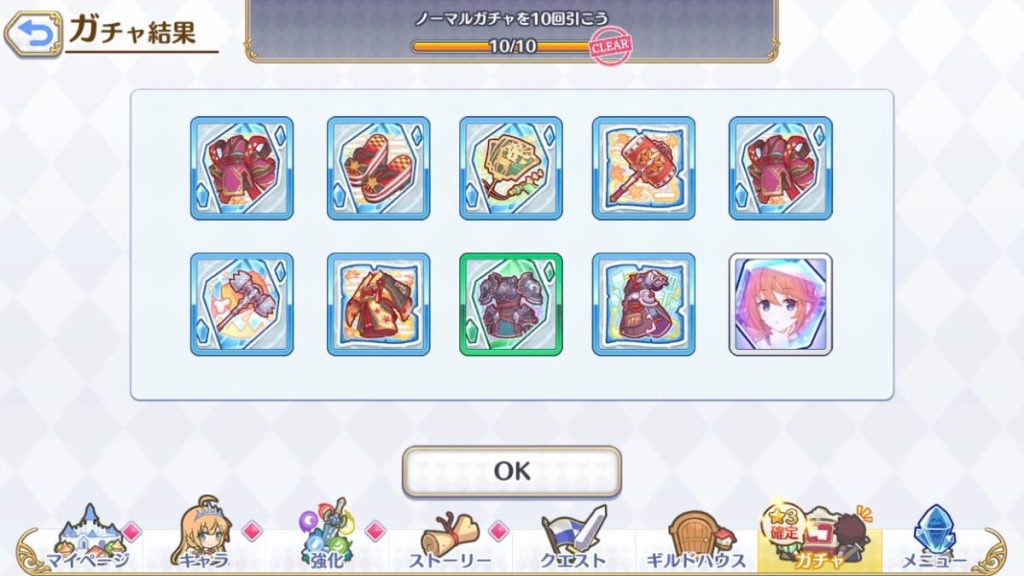Go back using the blue arrow button

32,35
